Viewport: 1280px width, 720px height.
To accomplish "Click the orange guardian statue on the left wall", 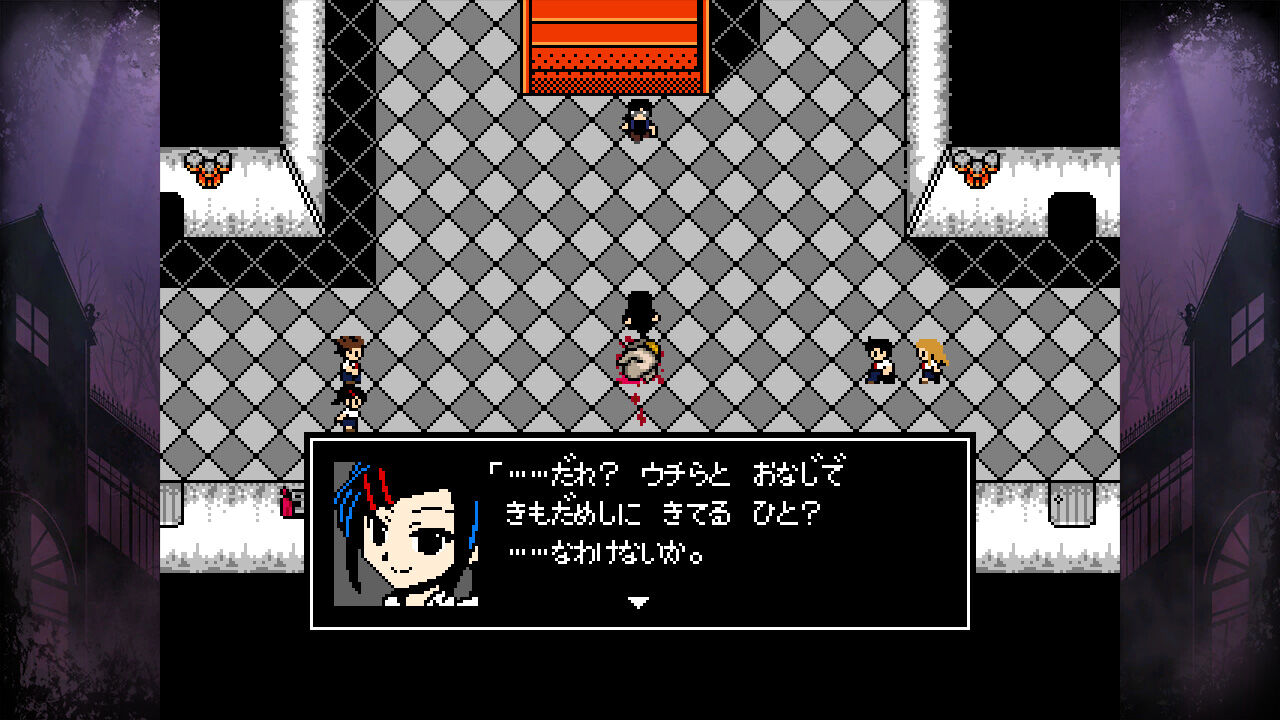I will 207,170.
